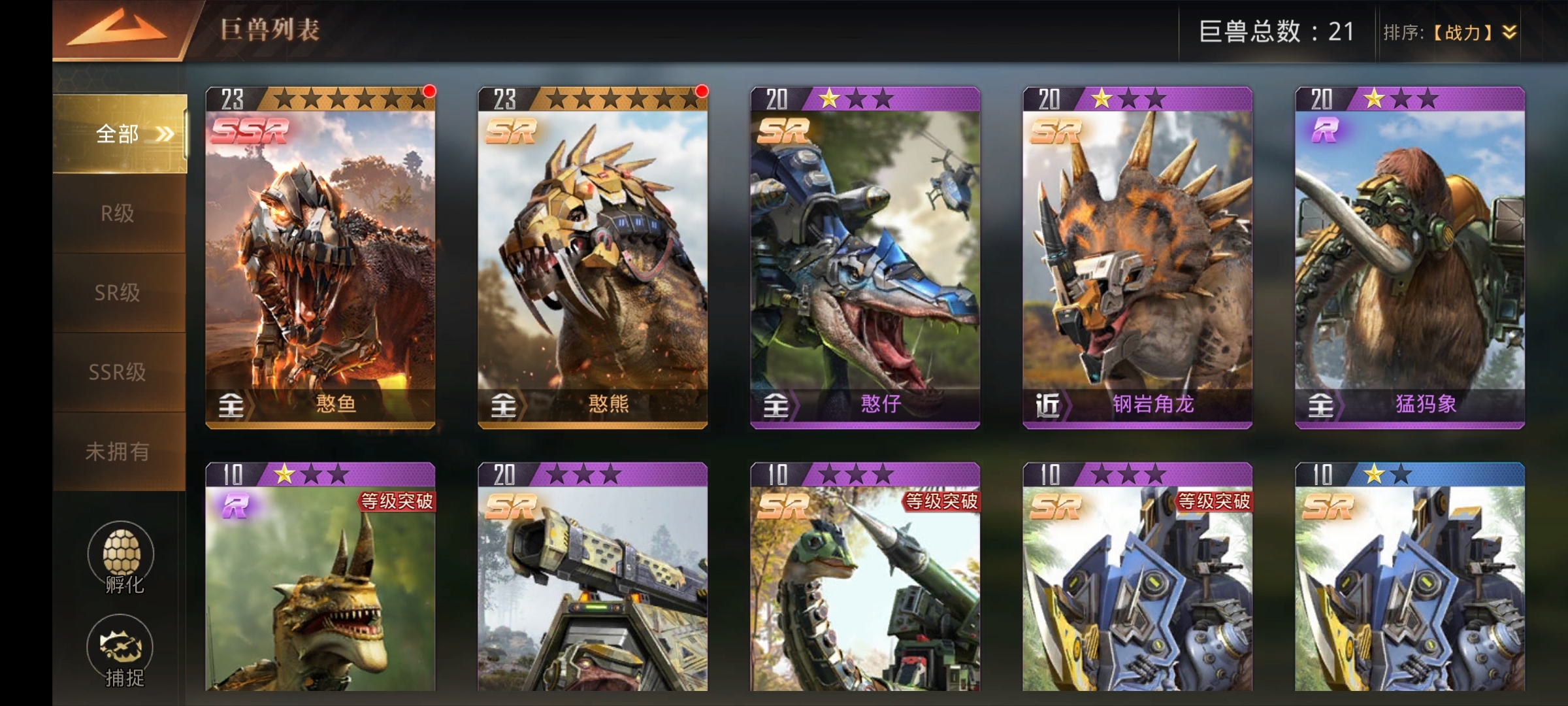The width and height of the screenshot is (1568, 706).
Task: Pick the 钢岩角龙 beast card
Action: pyautogui.click(x=1137, y=258)
